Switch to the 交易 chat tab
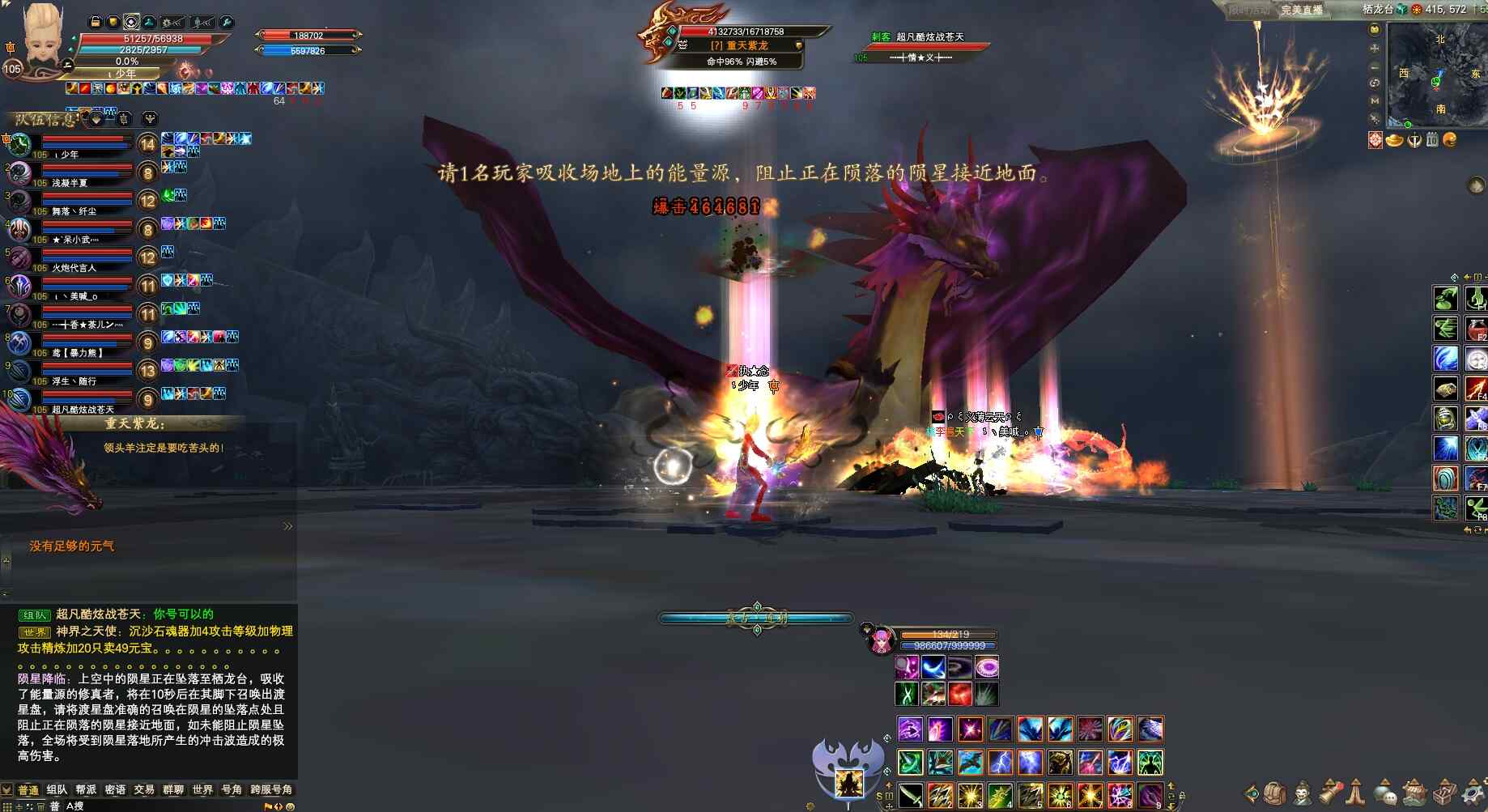This screenshot has width=1488, height=812. point(144,789)
